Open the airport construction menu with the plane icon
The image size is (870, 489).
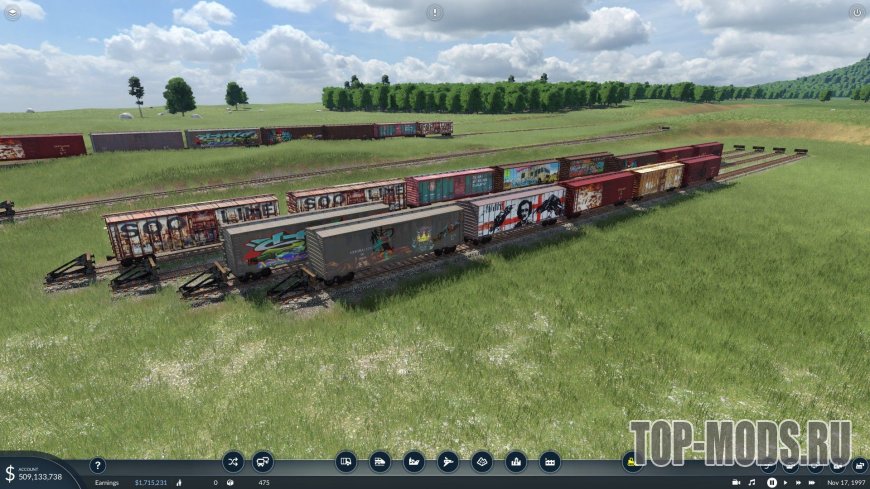pos(448,461)
